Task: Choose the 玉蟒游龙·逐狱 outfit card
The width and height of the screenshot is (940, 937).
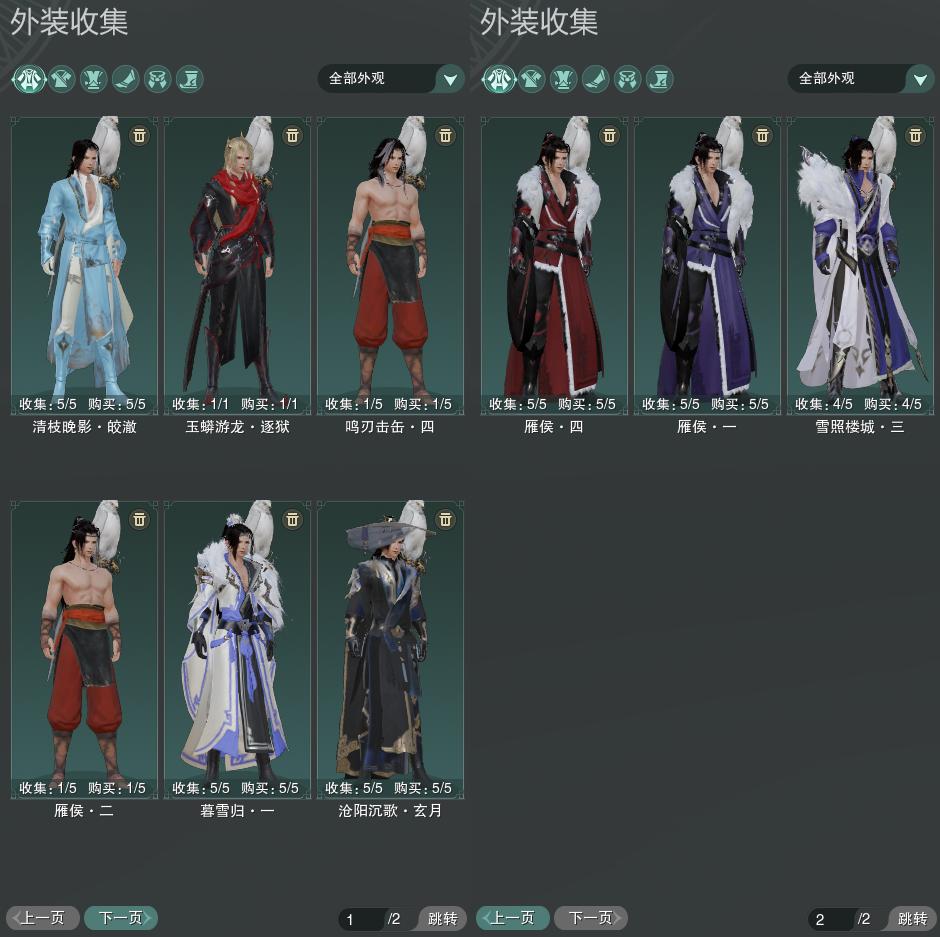Action: pos(237,260)
